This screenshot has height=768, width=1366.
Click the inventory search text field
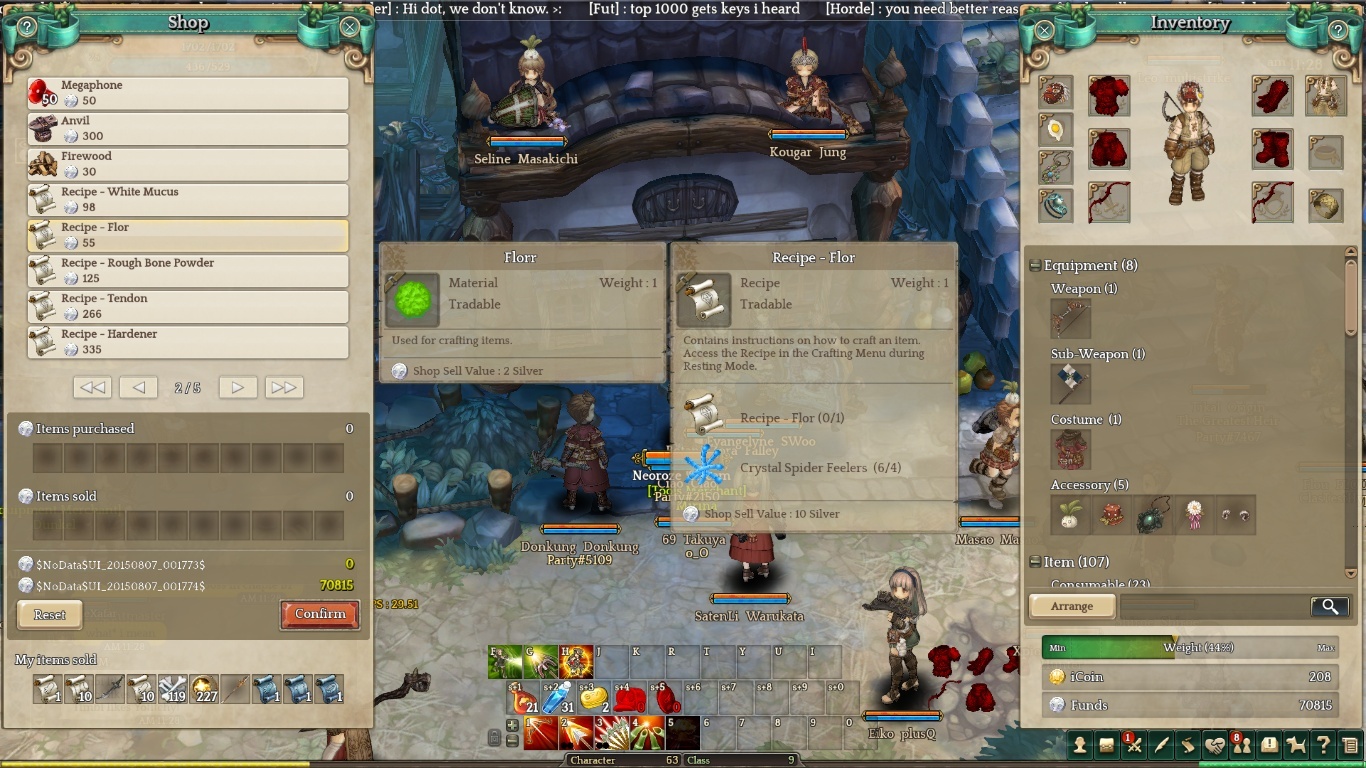pyautogui.click(x=1214, y=606)
